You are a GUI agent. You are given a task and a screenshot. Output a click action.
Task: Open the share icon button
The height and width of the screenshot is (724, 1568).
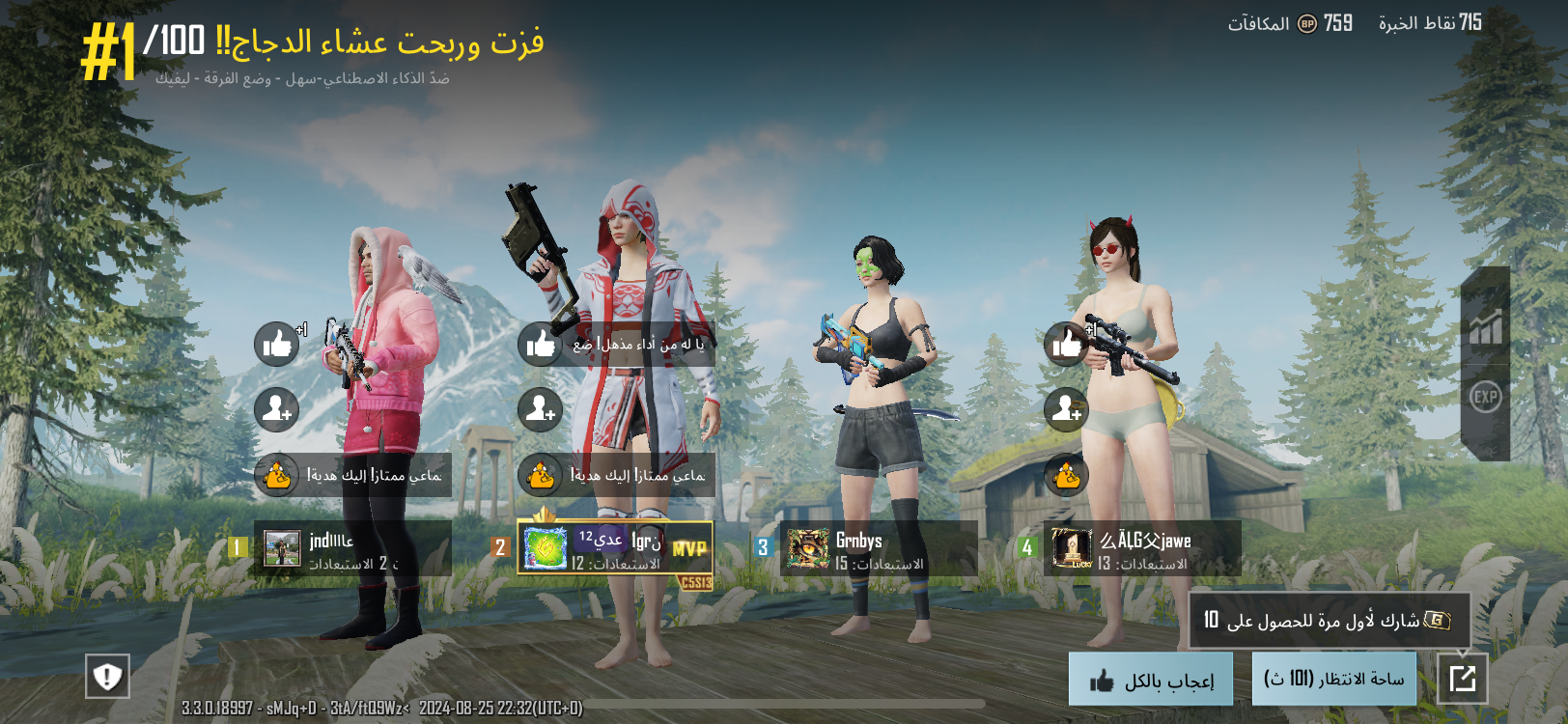pos(1462,679)
